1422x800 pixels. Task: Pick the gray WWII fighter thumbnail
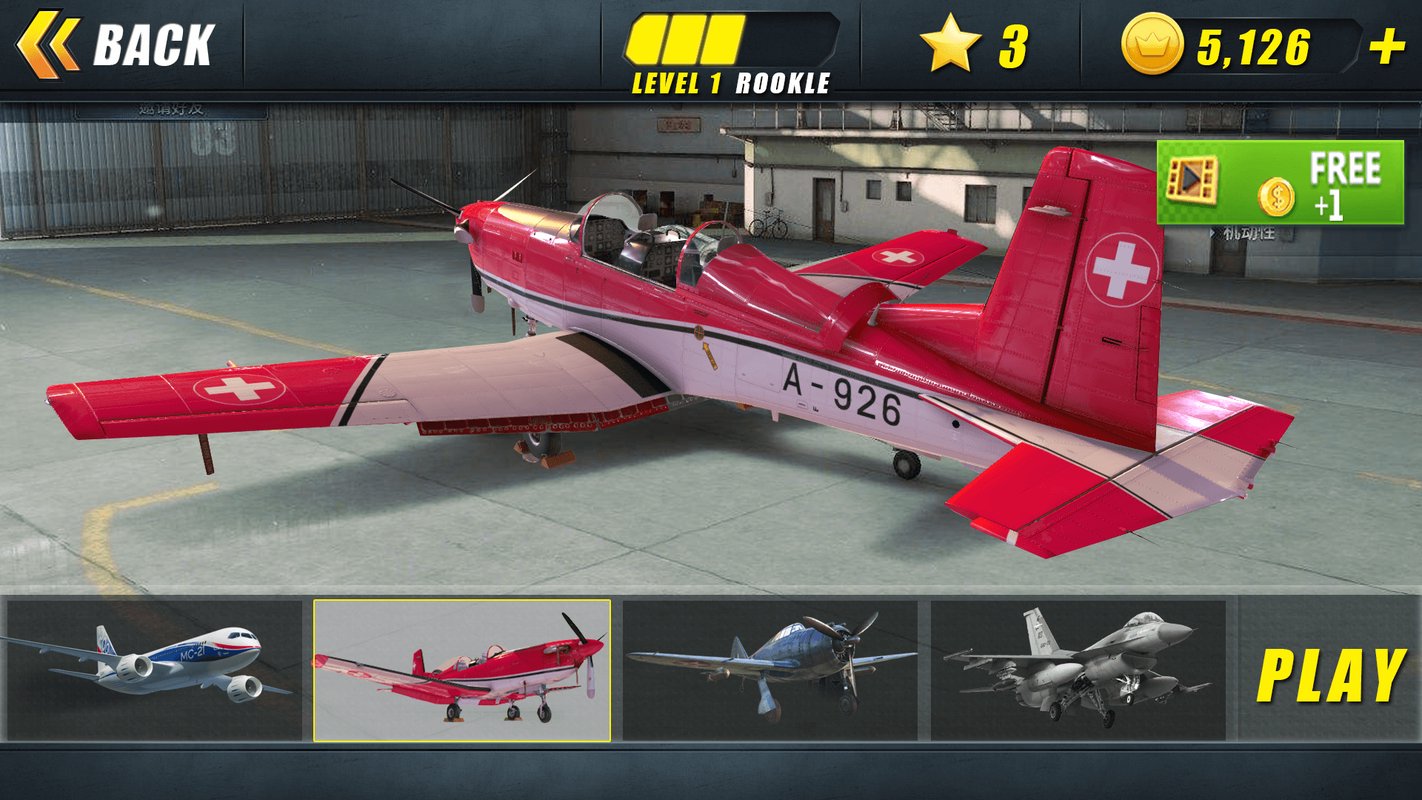pos(770,670)
